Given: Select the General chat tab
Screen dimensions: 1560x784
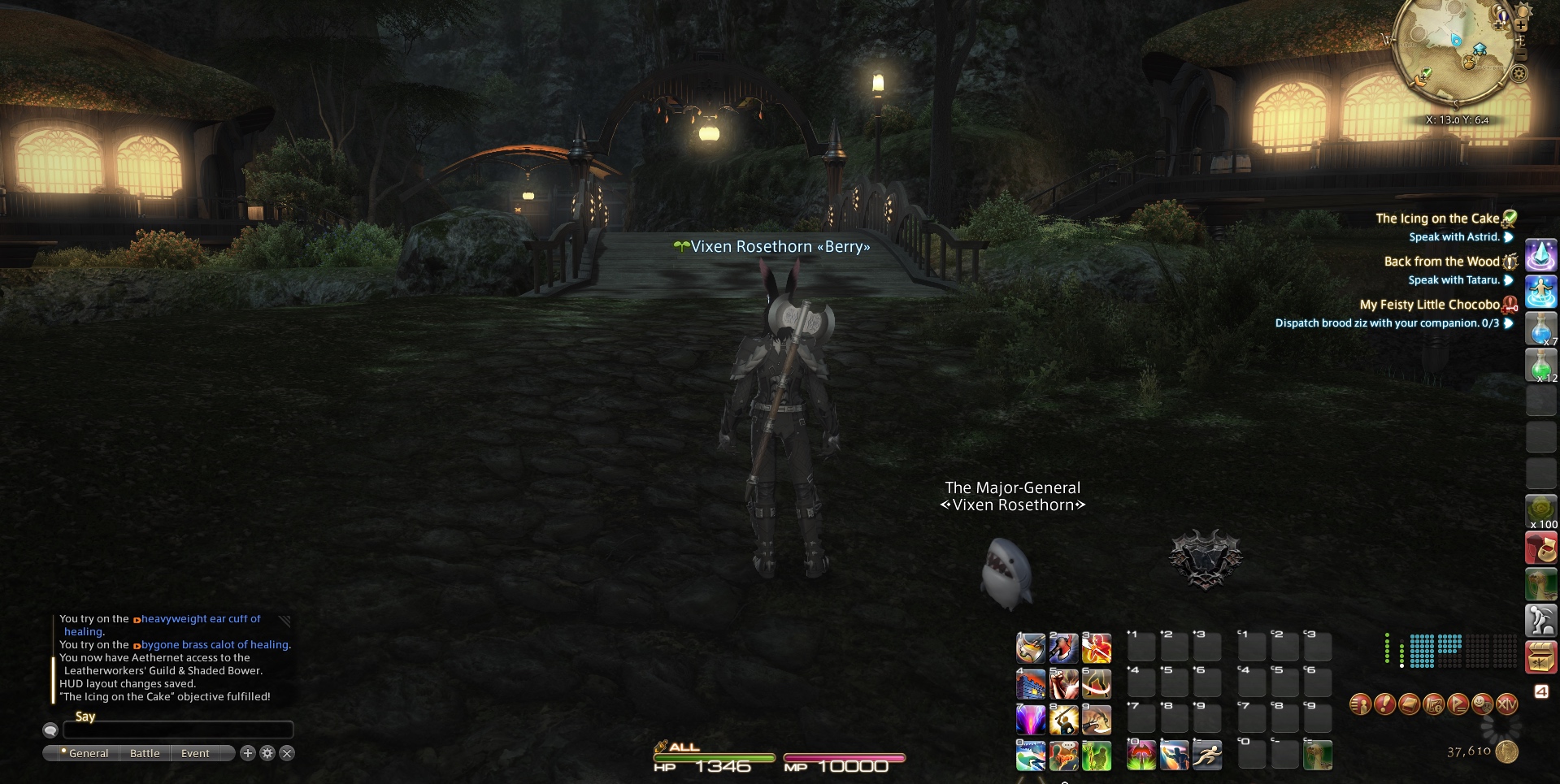Looking at the screenshot, I should 88,753.
